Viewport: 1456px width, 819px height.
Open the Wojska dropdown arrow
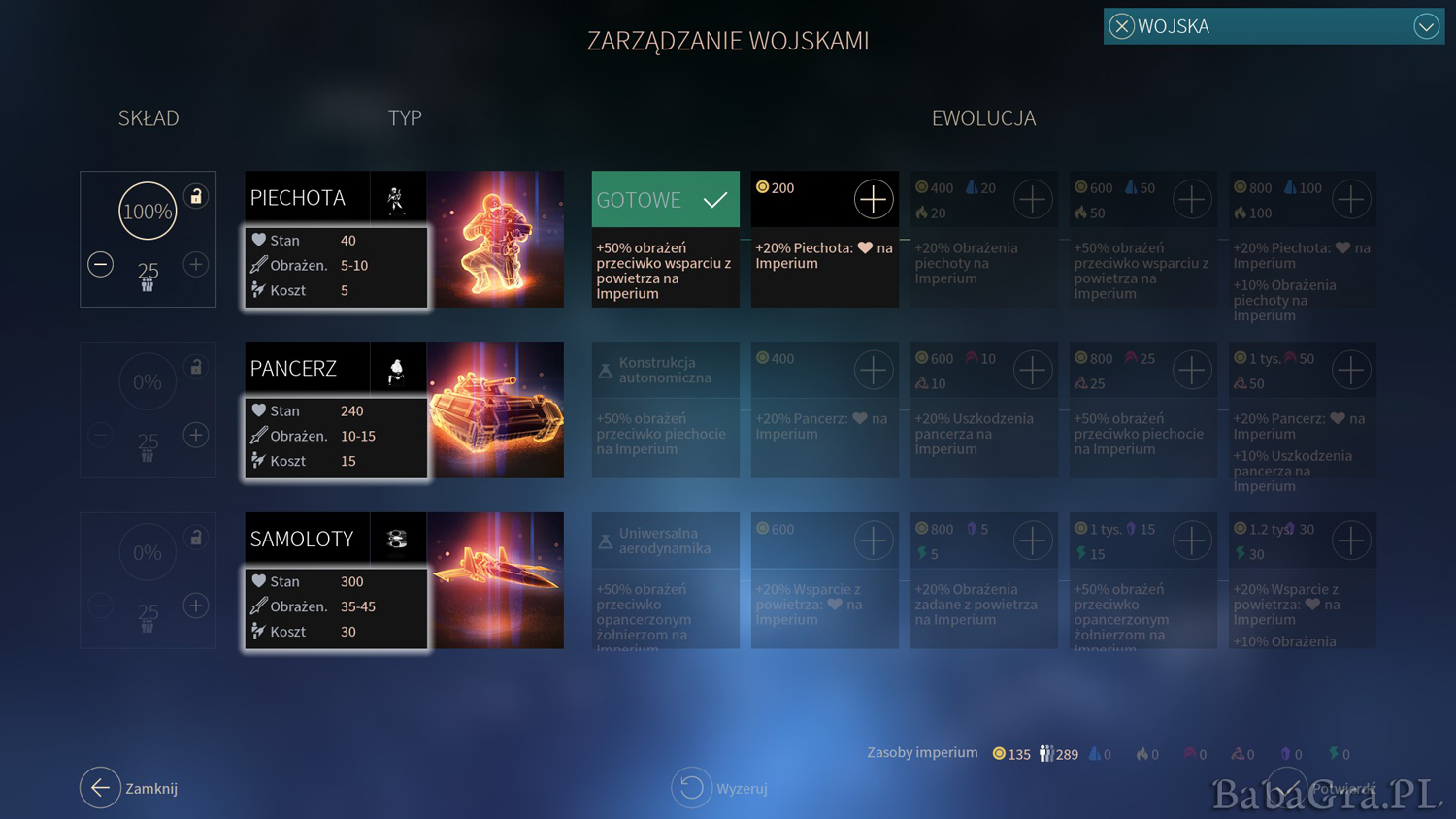click(x=1425, y=26)
